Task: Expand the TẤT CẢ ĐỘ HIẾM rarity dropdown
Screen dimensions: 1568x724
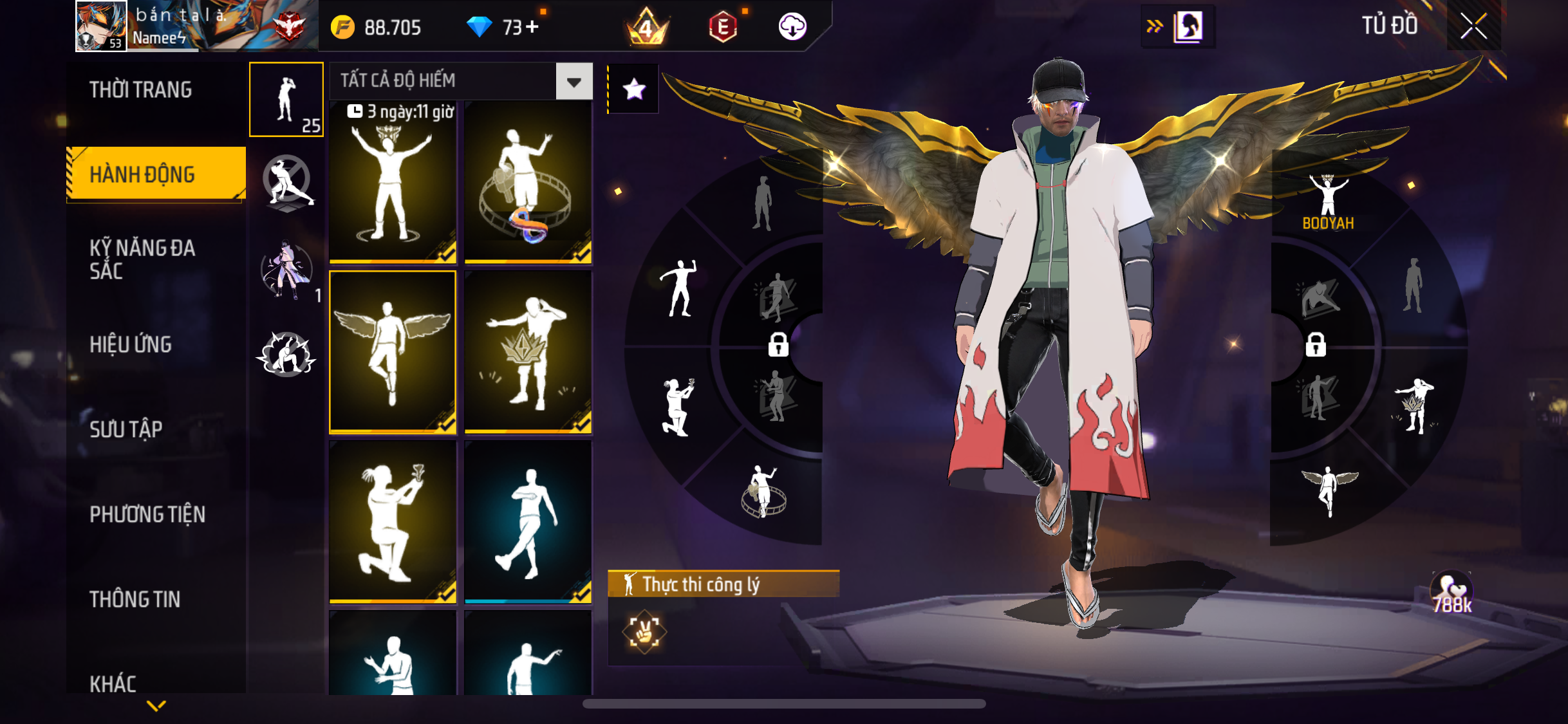Action: coord(574,82)
